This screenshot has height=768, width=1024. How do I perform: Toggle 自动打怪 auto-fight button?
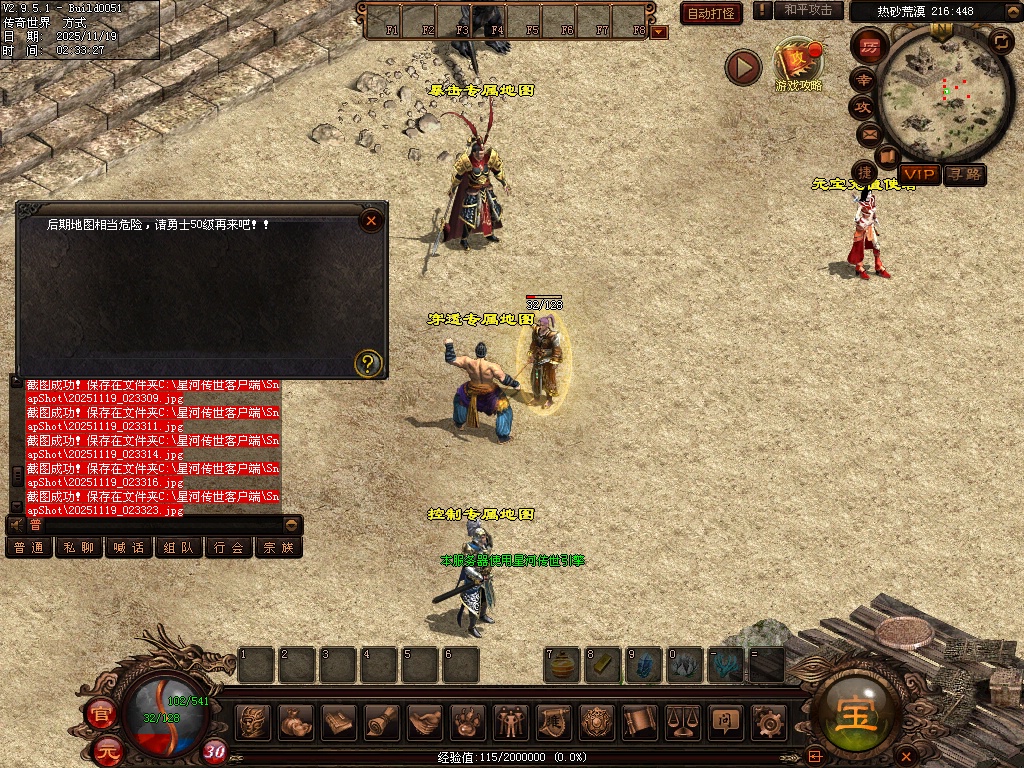coord(711,13)
